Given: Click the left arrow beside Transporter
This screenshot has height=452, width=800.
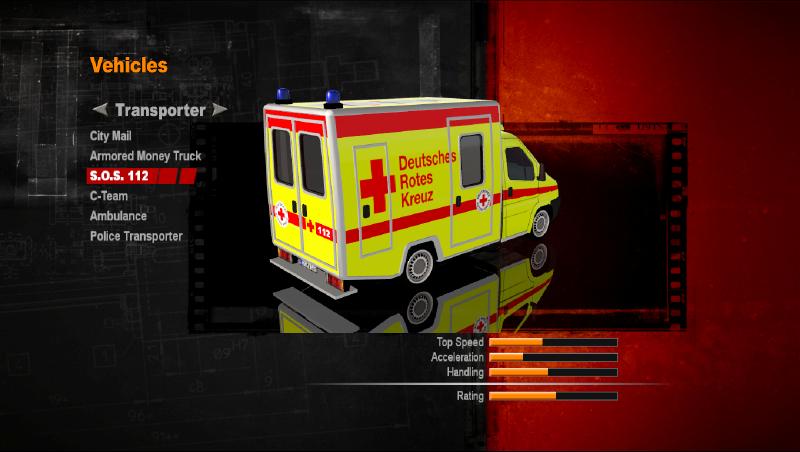Looking at the screenshot, I should (x=99, y=109).
